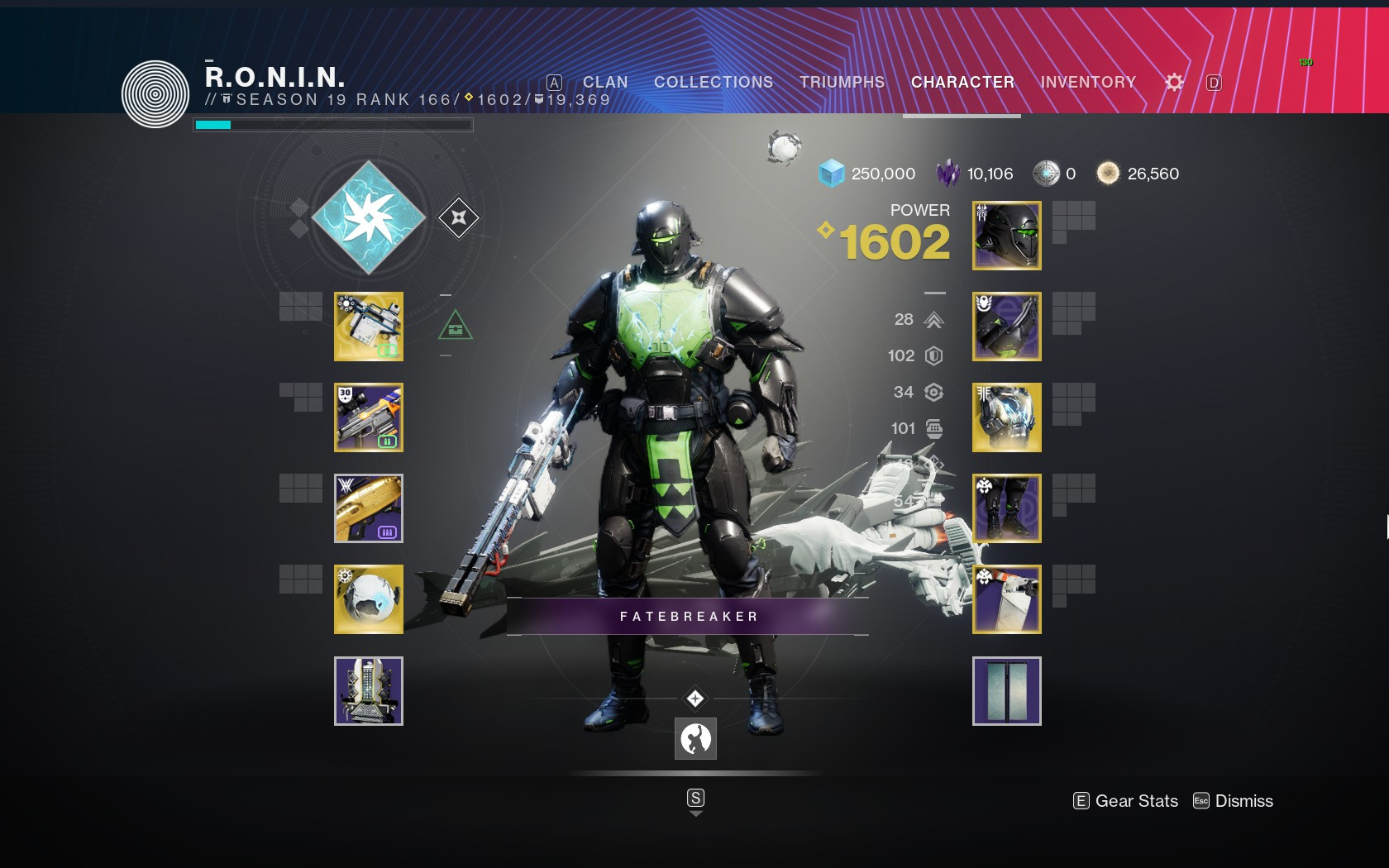Viewport: 1389px width, 868px height.
Task: Open the emote slot below the character
Action: tap(695, 738)
